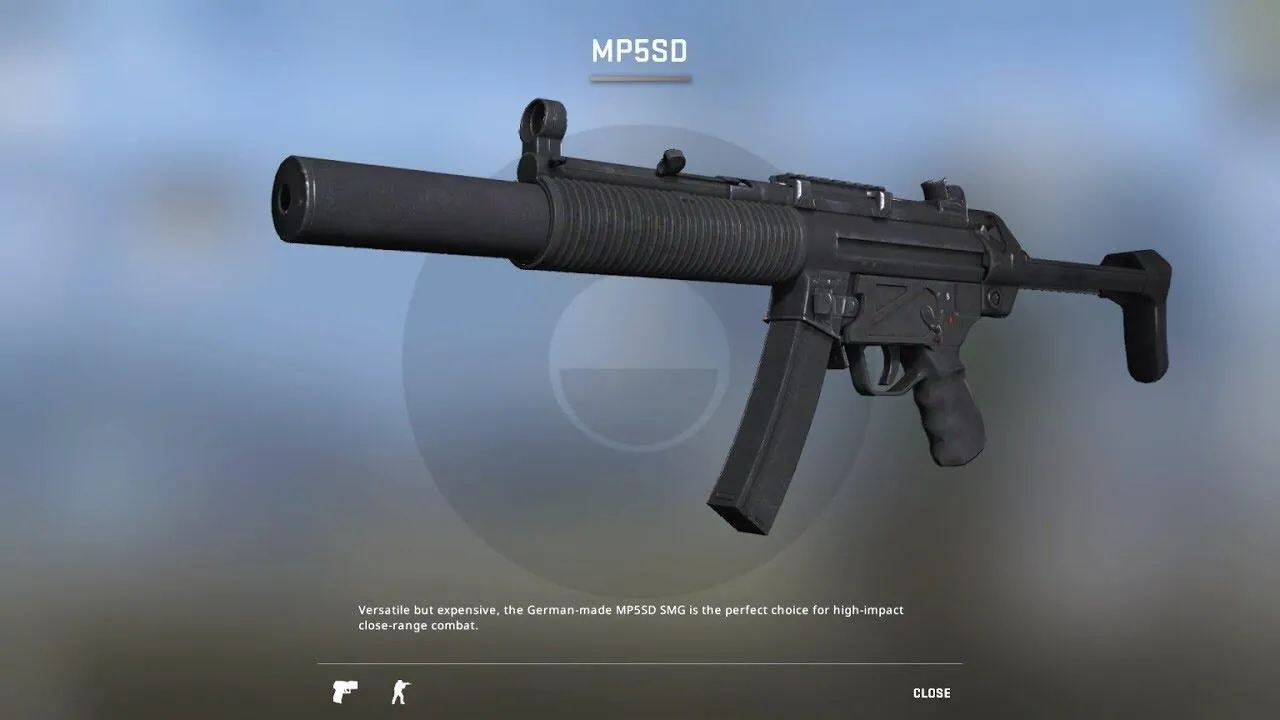1280x720 pixels.
Task: Select the pistol icon below the description
Action: point(344,691)
